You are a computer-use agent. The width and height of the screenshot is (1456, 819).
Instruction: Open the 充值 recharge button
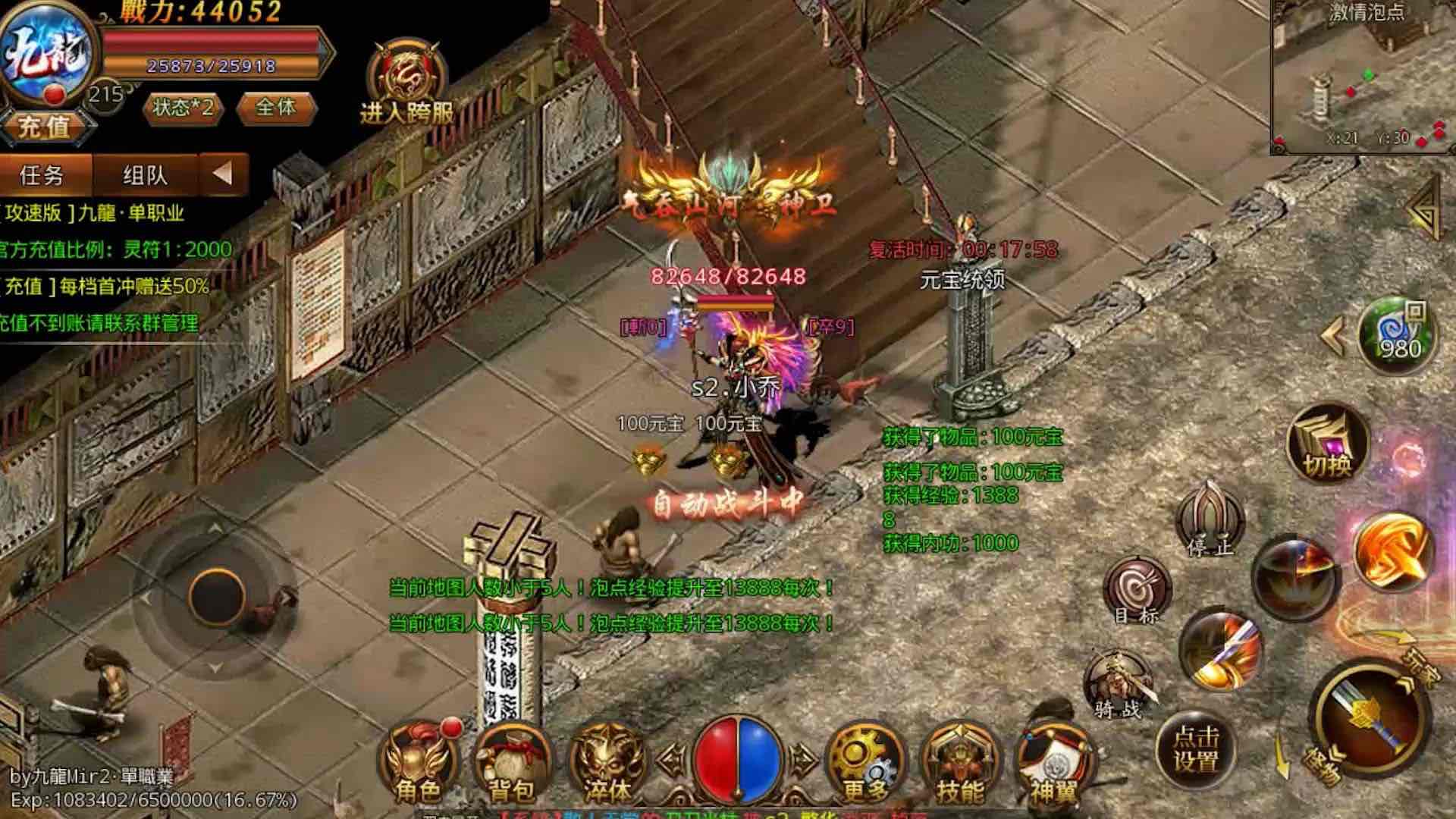tap(45, 126)
